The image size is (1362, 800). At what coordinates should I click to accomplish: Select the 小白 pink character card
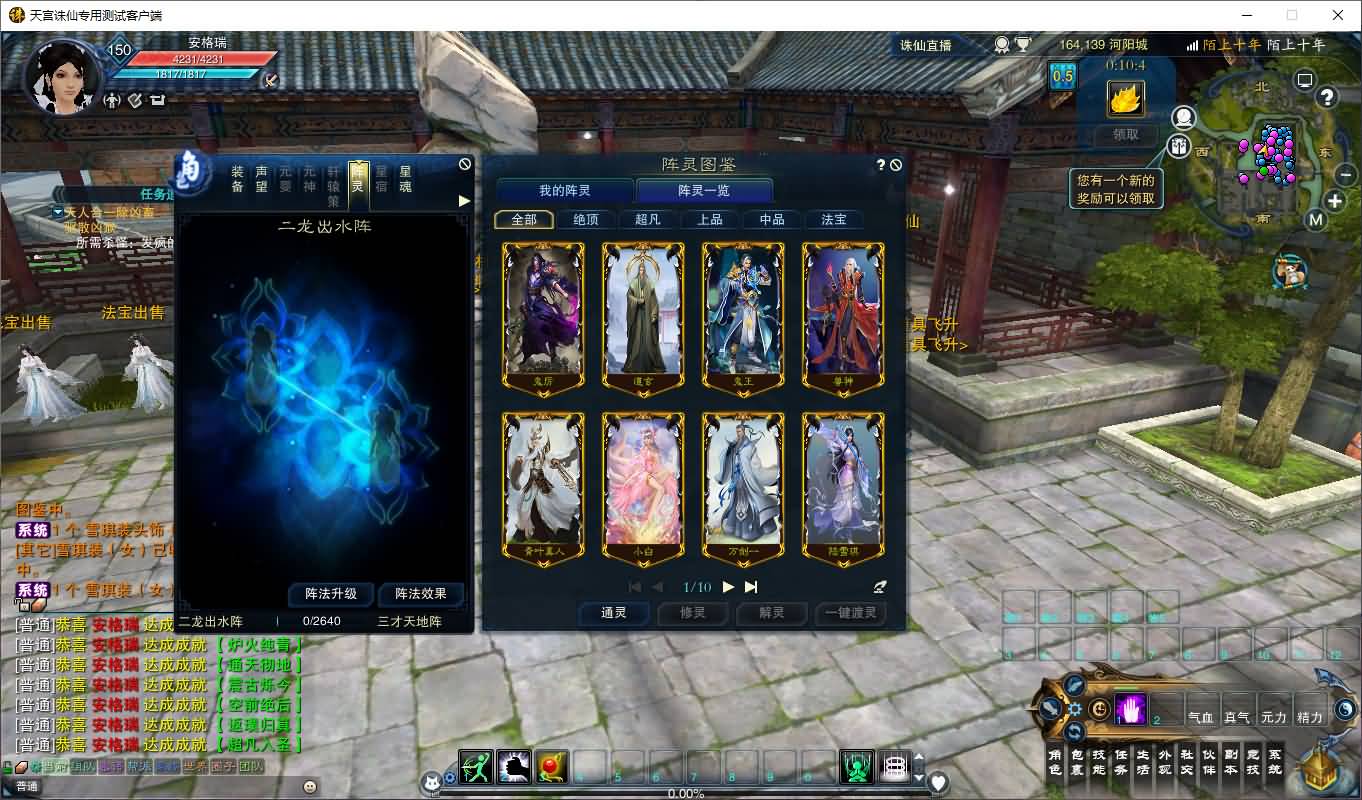click(x=643, y=483)
